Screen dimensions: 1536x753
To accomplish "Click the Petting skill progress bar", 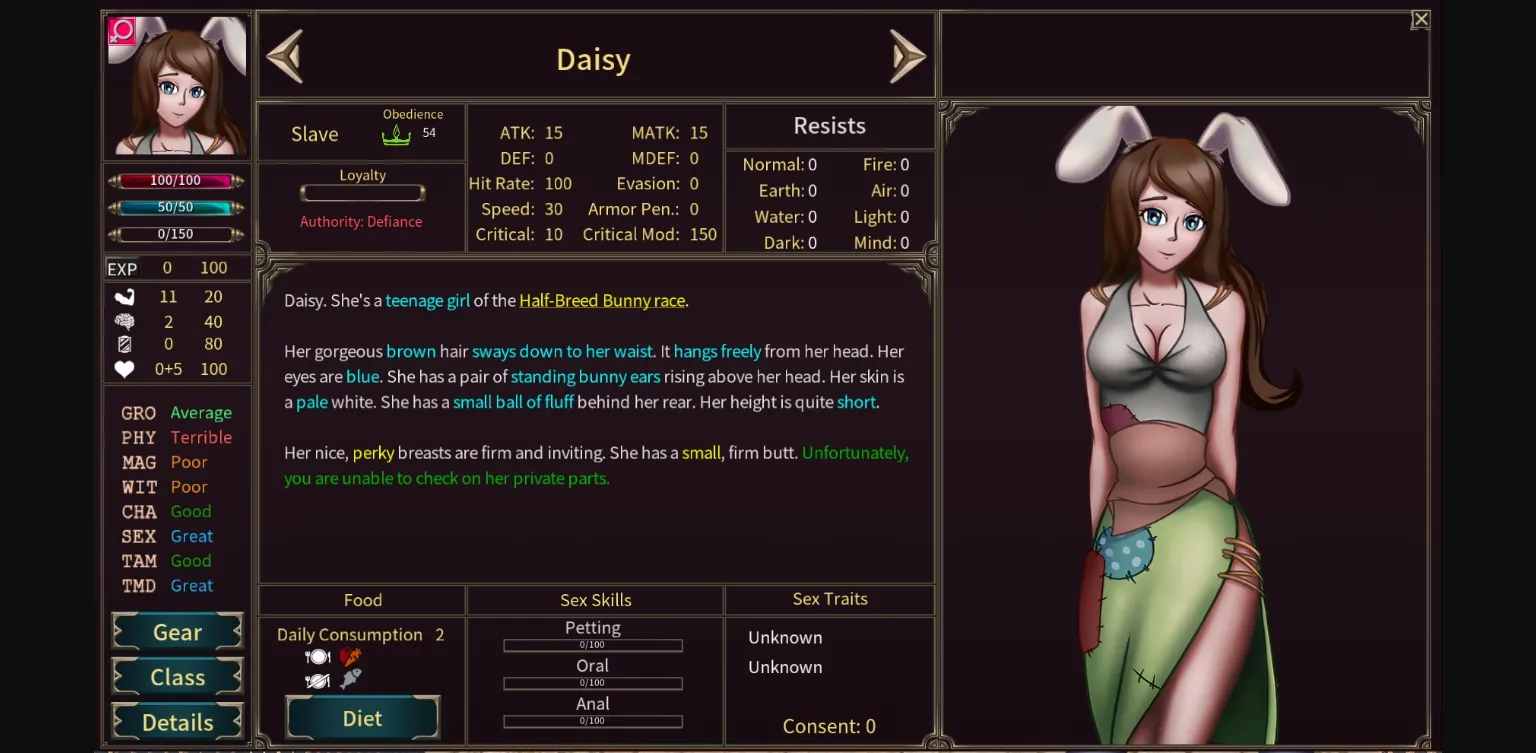I will coord(593,645).
